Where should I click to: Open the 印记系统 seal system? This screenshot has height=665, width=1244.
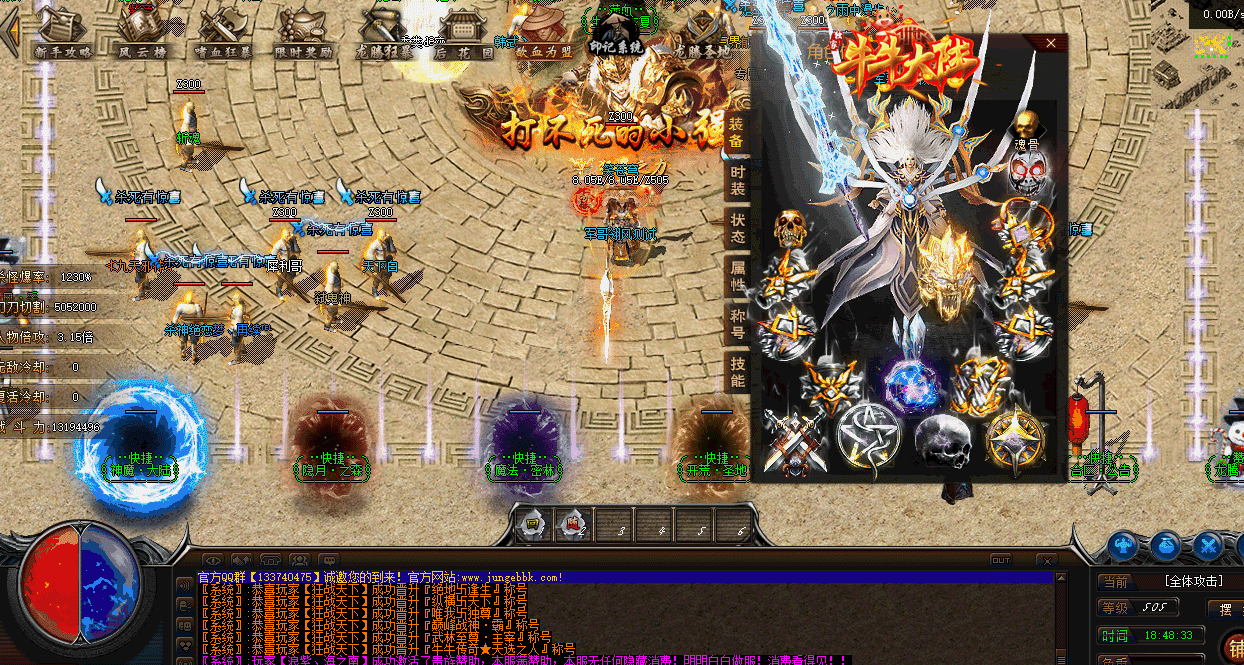click(x=616, y=33)
